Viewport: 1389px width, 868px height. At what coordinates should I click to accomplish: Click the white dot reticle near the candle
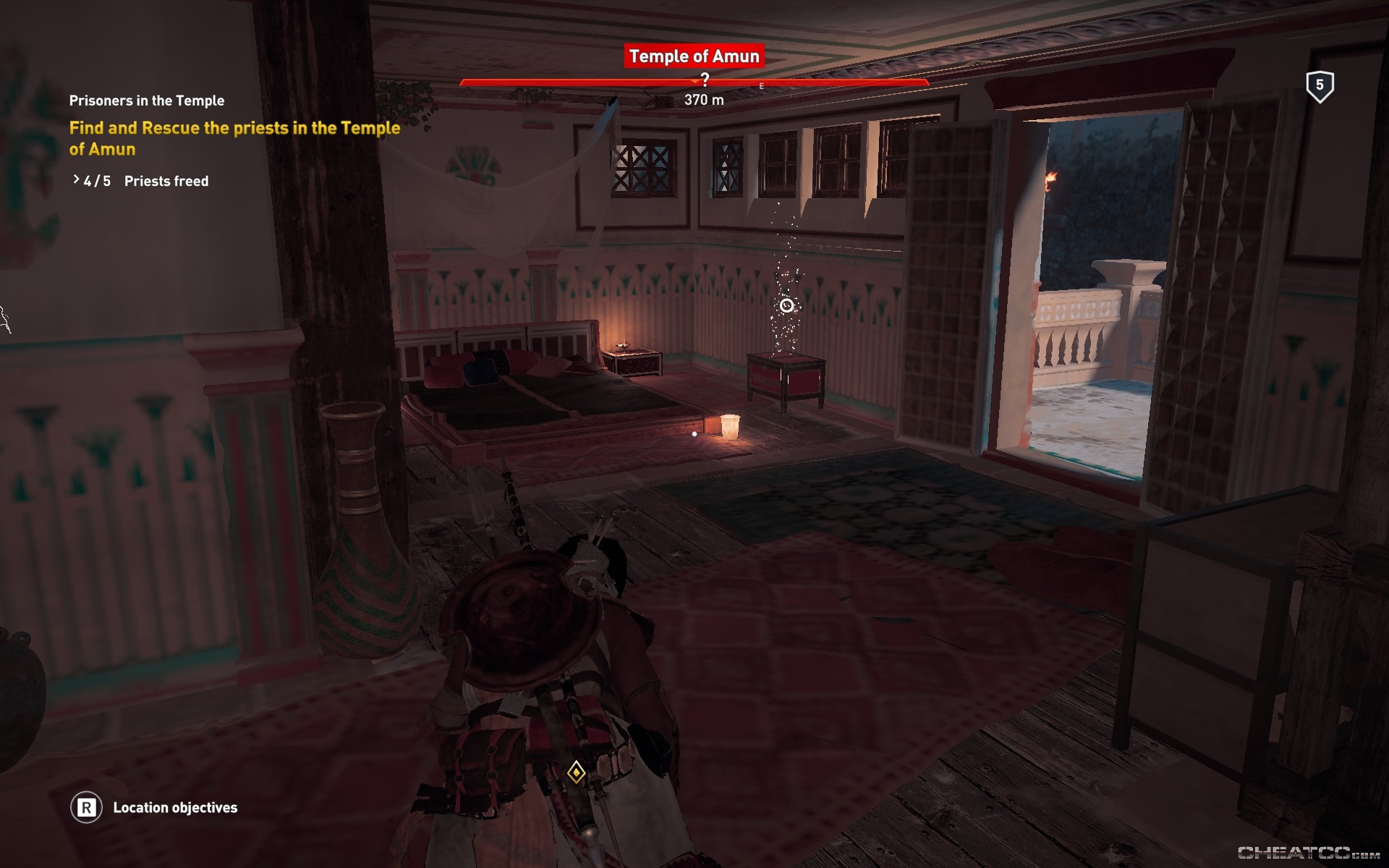click(693, 433)
